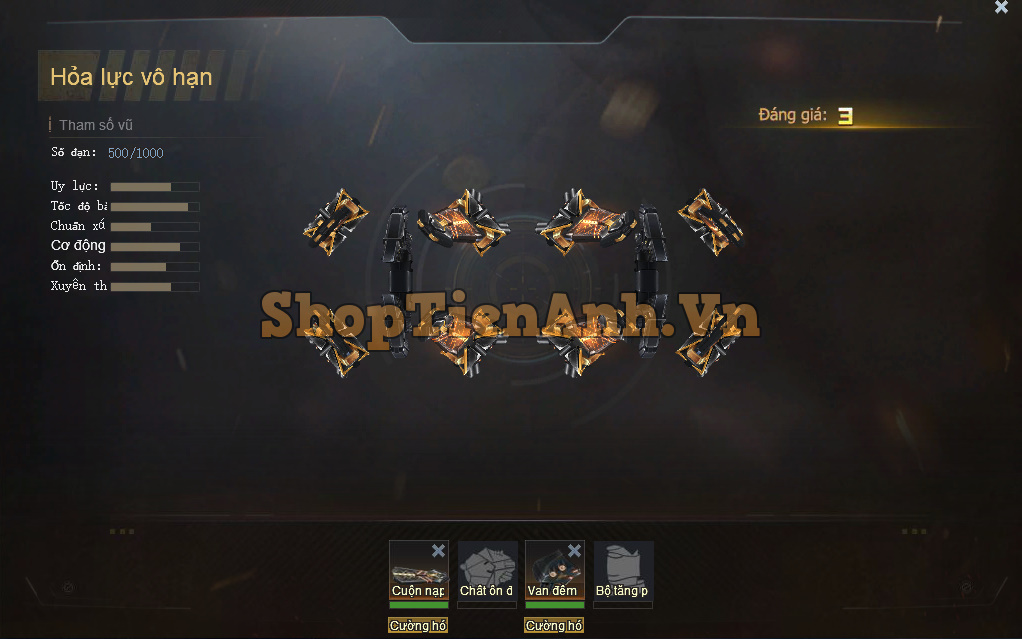Choose the empty Chất ổn định slot
Viewport: 1022px width, 639px height.
[x=487, y=572]
